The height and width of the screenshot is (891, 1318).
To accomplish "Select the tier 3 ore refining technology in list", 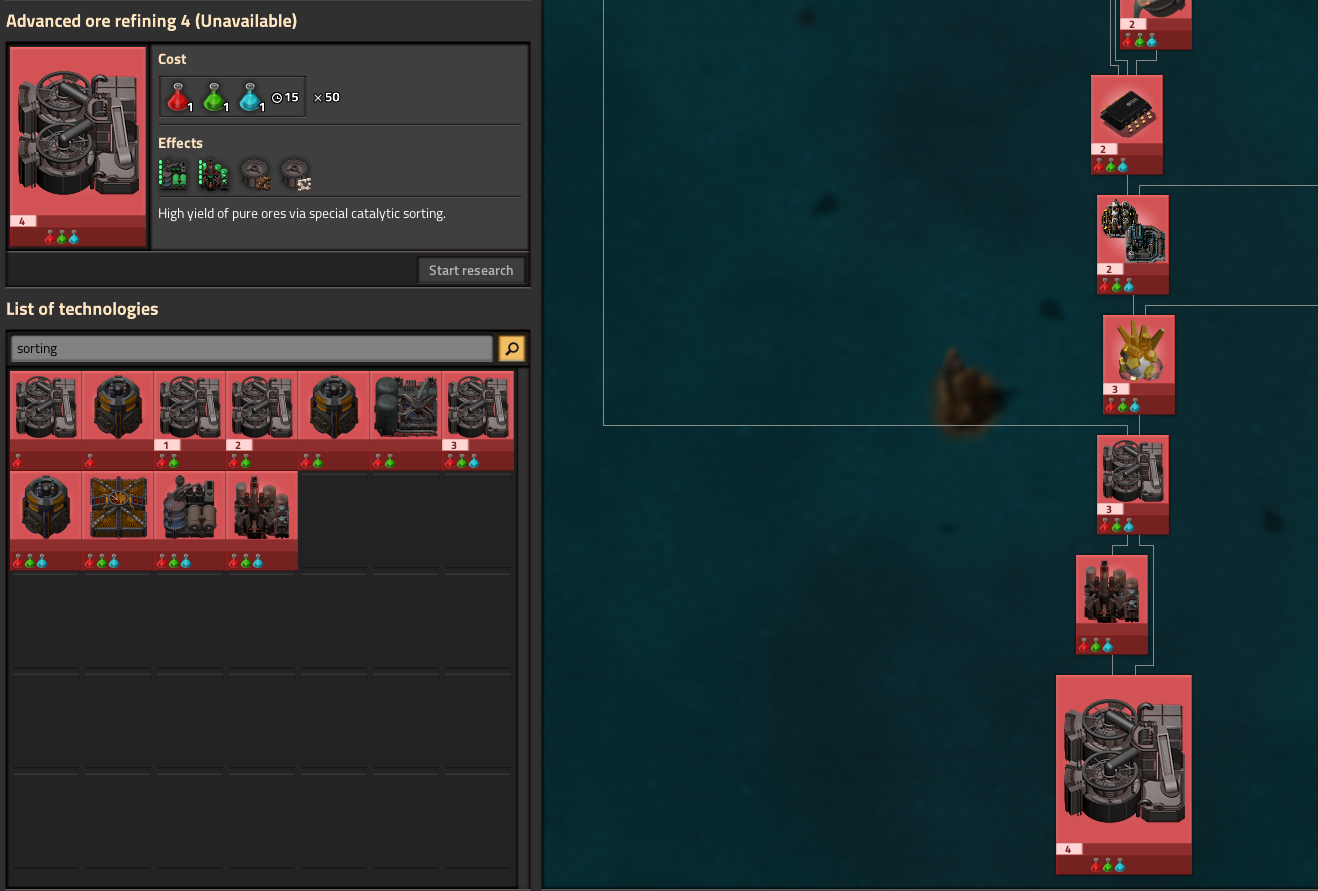I will [477, 405].
